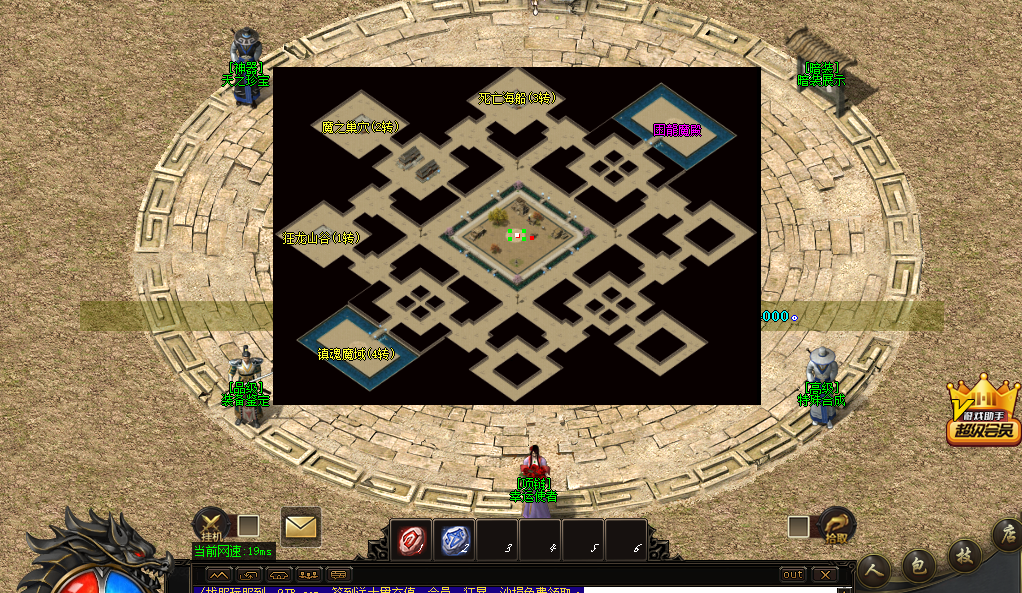The width and height of the screenshot is (1022, 593).
Task: Open the 技 skills panel
Action: pyautogui.click(x=964, y=554)
